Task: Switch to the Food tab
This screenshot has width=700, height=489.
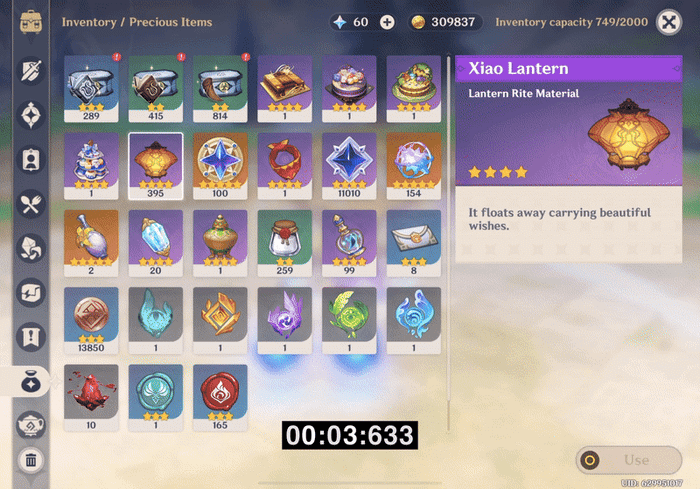Action: (31, 204)
